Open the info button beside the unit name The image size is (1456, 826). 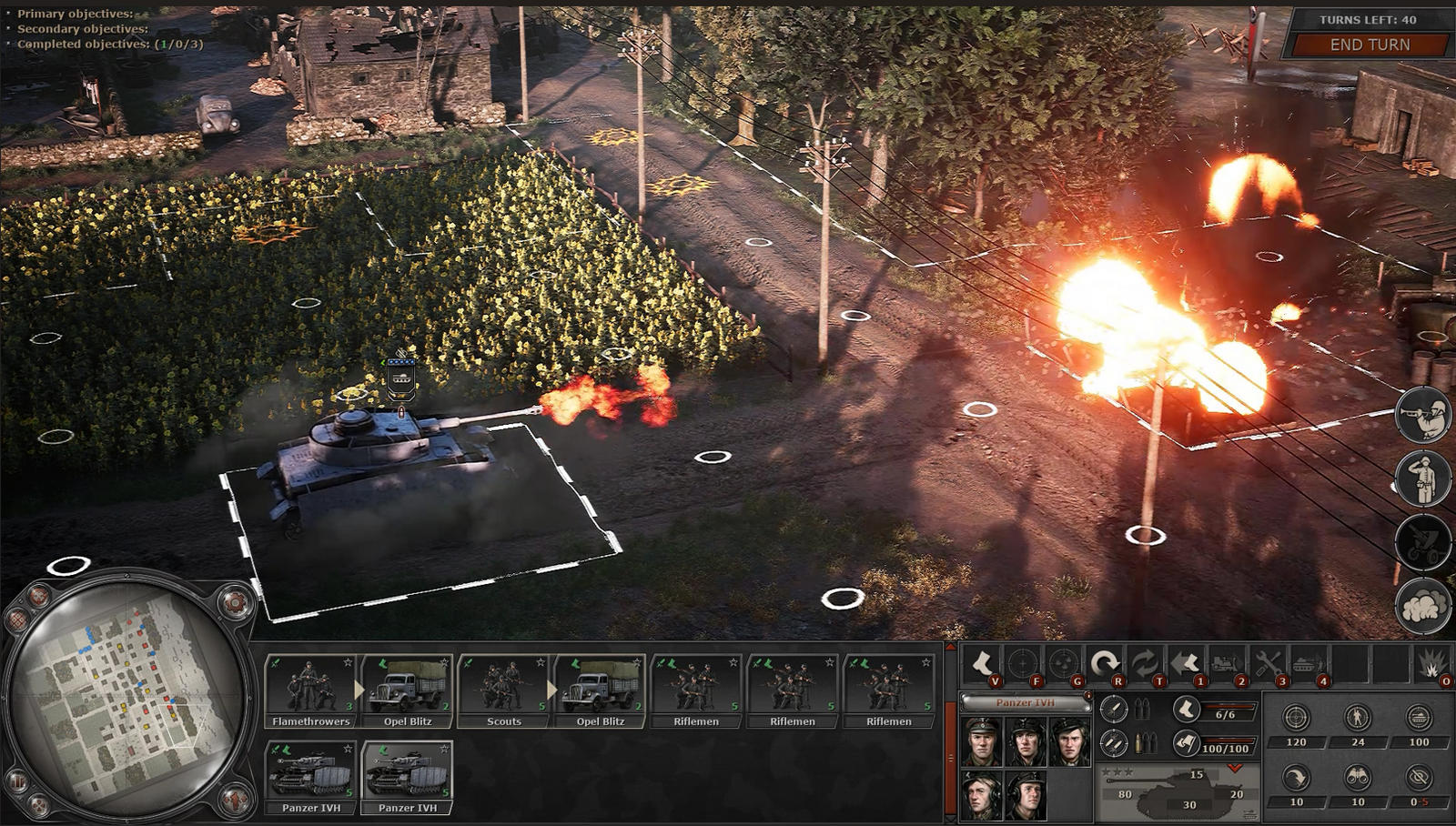1087,696
